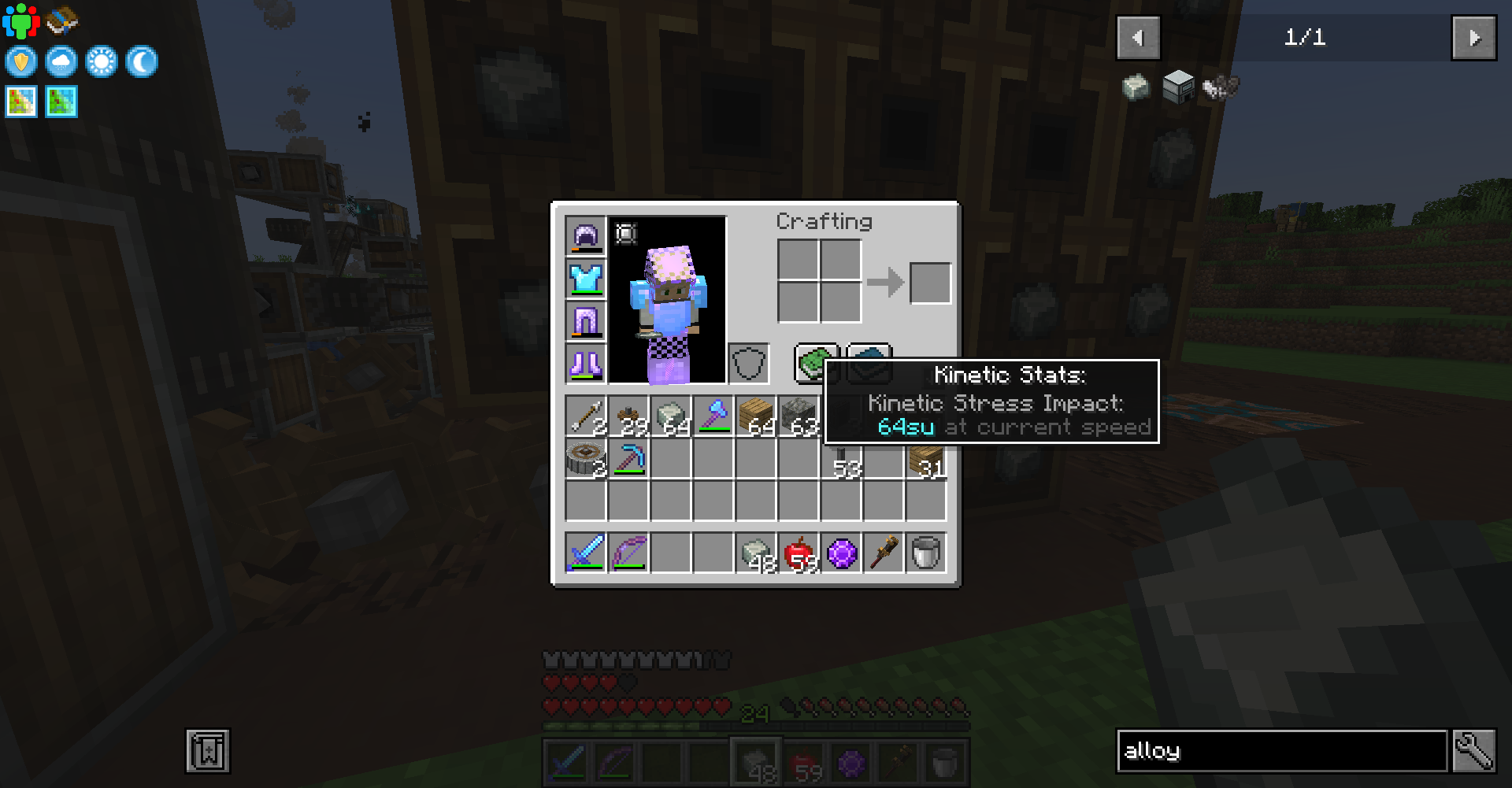
Task: Set daytime using the sun button
Action: tap(102, 61)
